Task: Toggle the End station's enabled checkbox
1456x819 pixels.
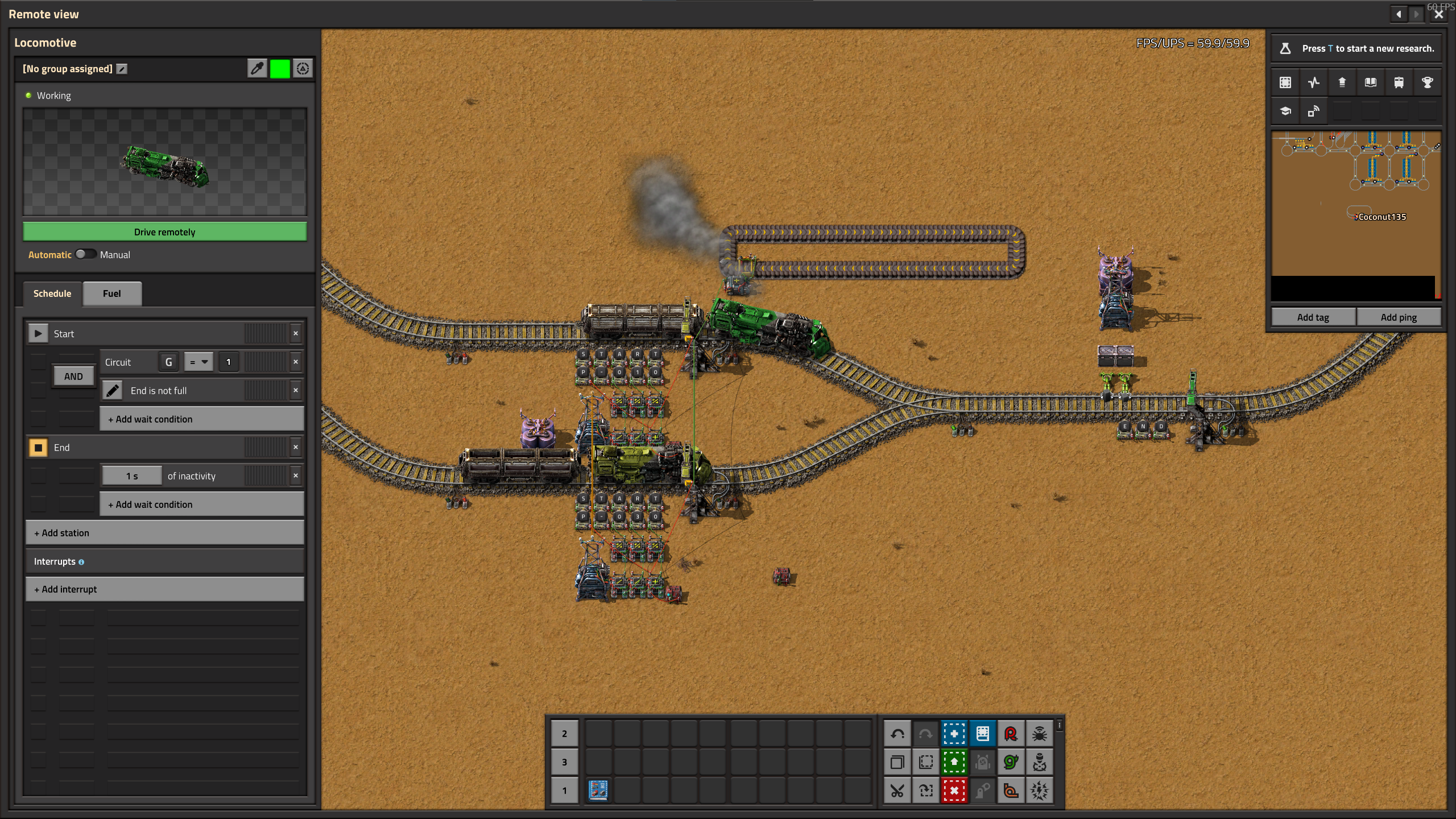Action: [x=38, y=447]
